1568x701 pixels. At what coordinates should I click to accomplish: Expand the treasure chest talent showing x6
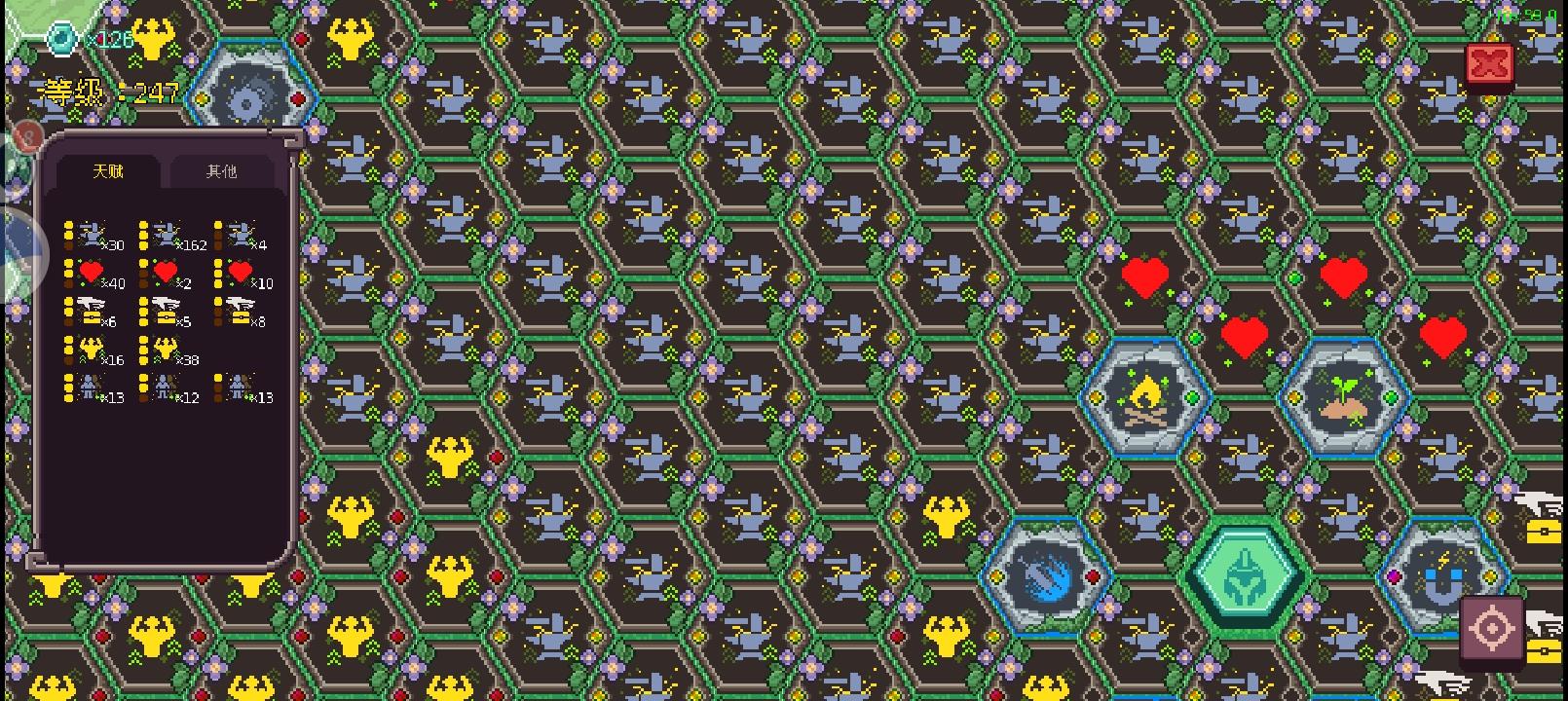click(x=93, y=310)
